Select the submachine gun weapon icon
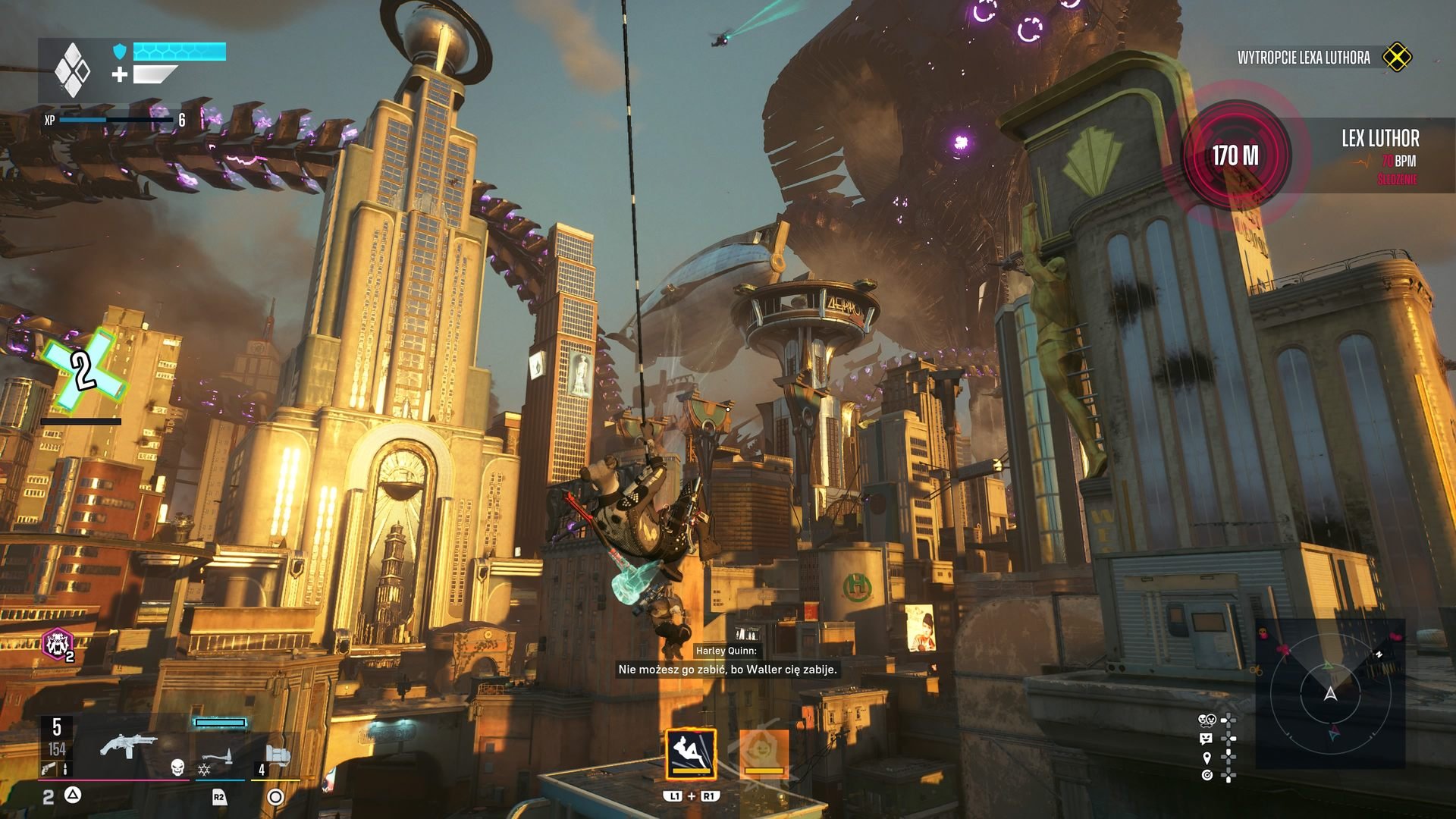1456x819 pixels. (x=127, y=746)
